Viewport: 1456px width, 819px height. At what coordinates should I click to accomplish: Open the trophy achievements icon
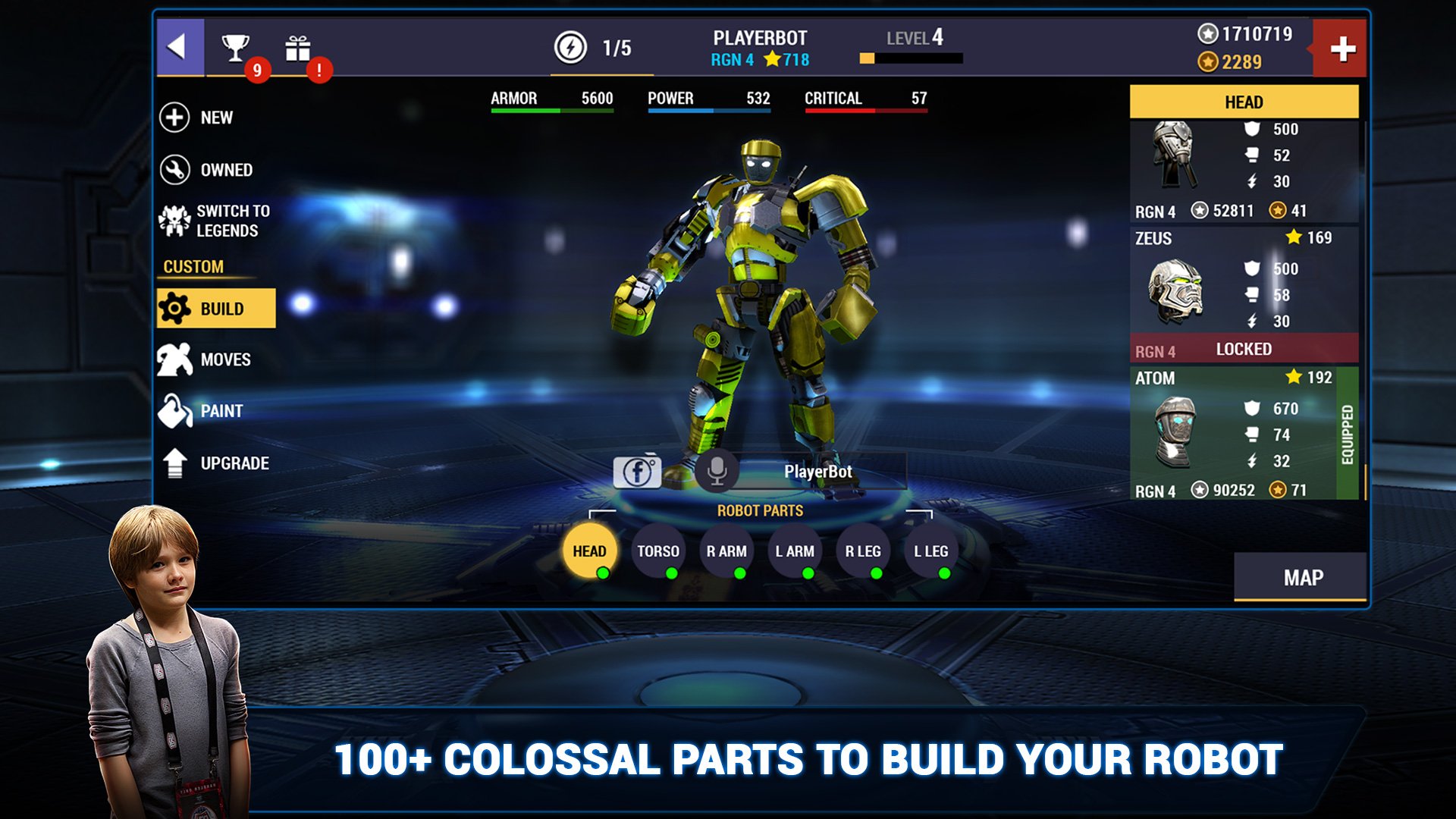[236, 49]
